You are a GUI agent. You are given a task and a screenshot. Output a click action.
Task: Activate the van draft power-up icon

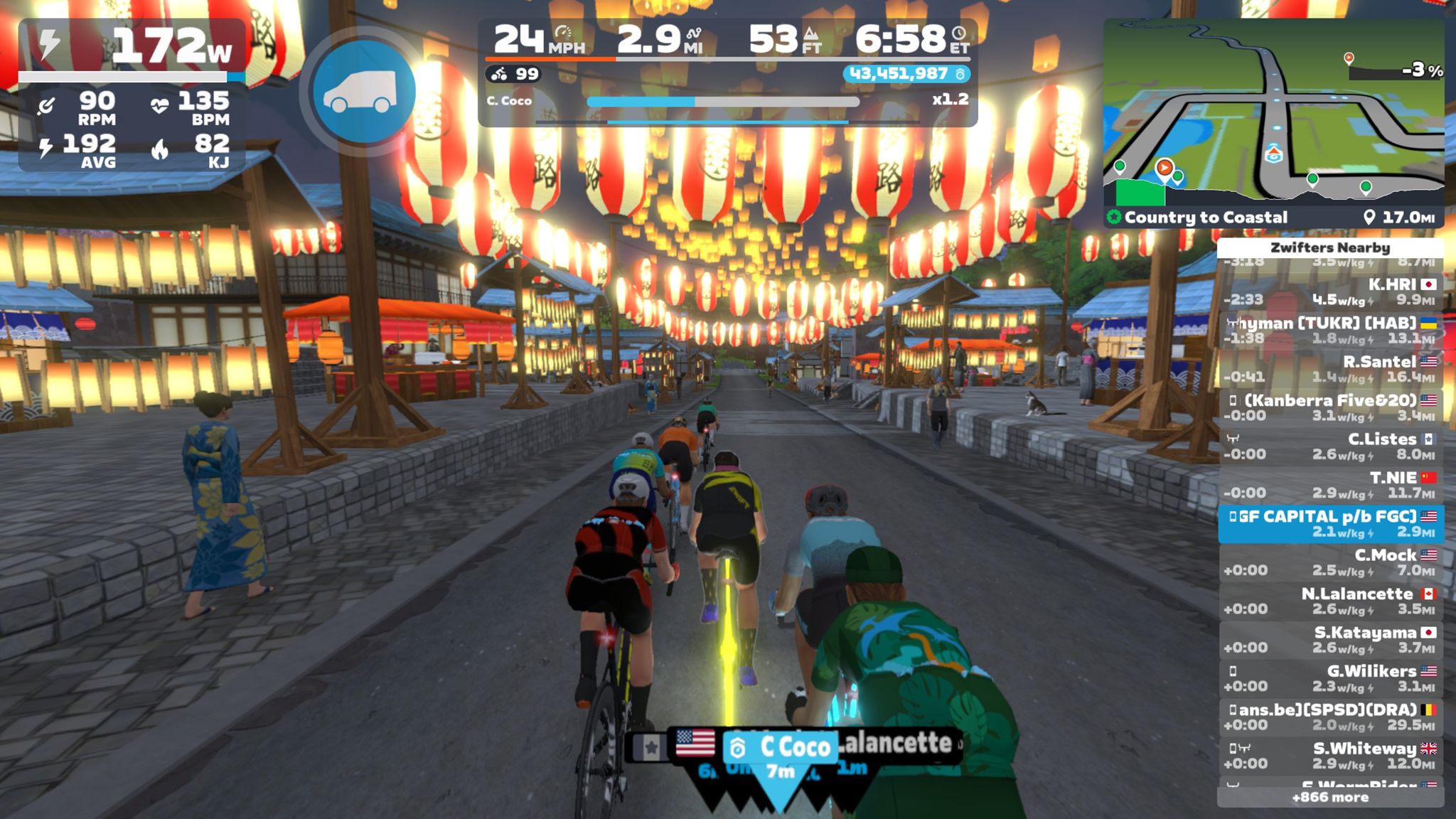(x=363, y=92)
